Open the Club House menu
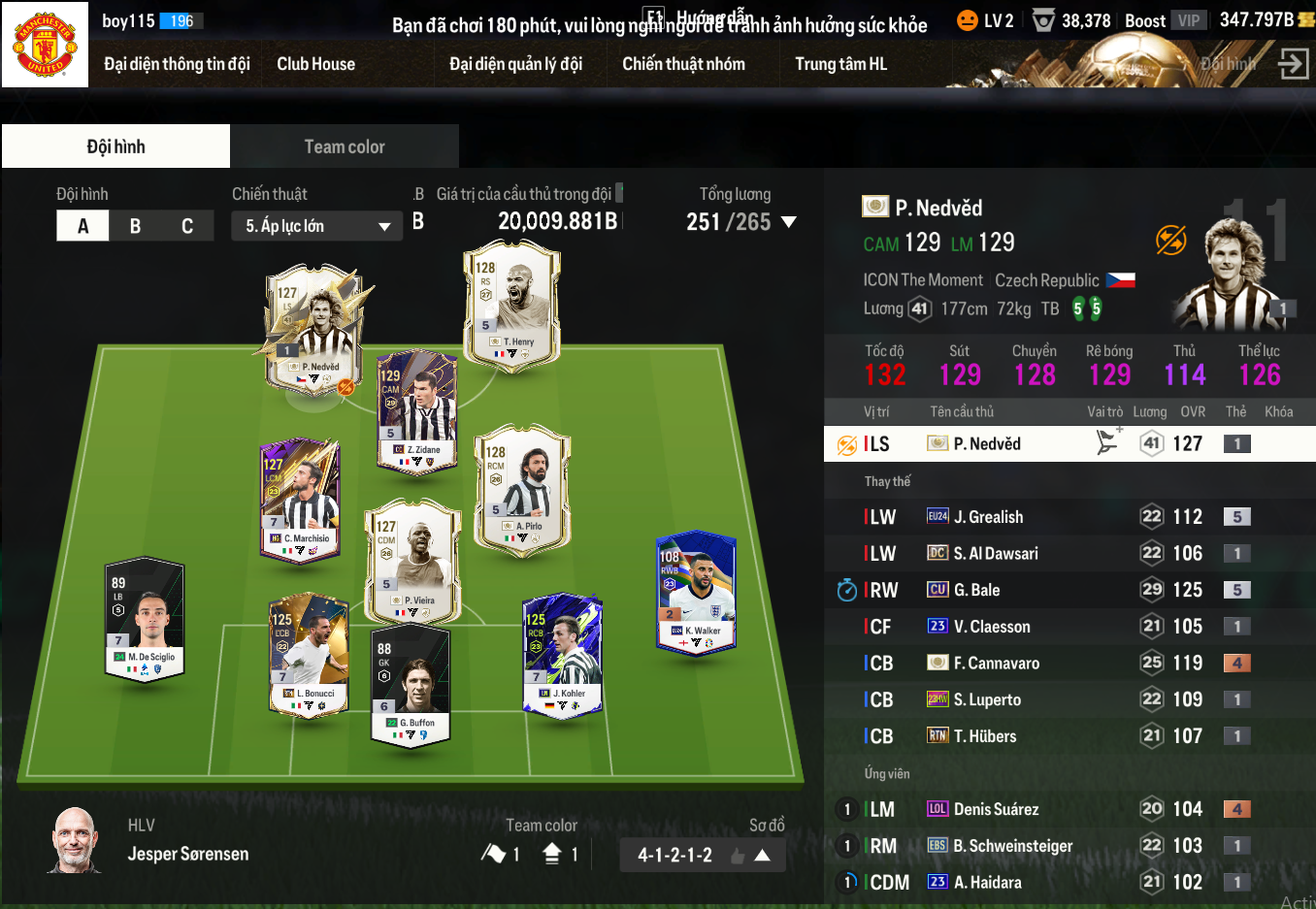Viewport: 1316px width, 909px height. coord(315,64)
